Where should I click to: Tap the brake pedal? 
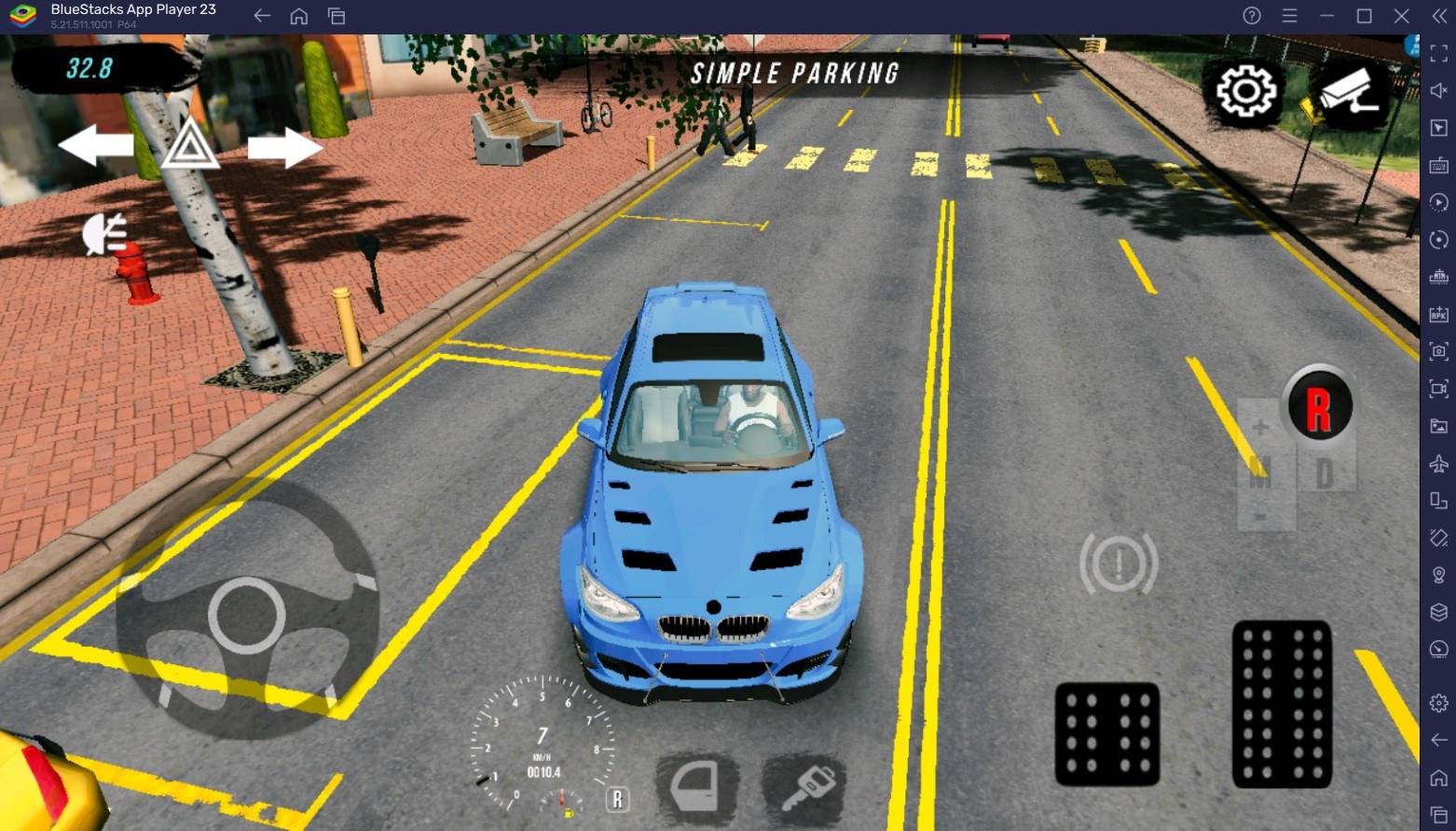(x=1106, y=734)
